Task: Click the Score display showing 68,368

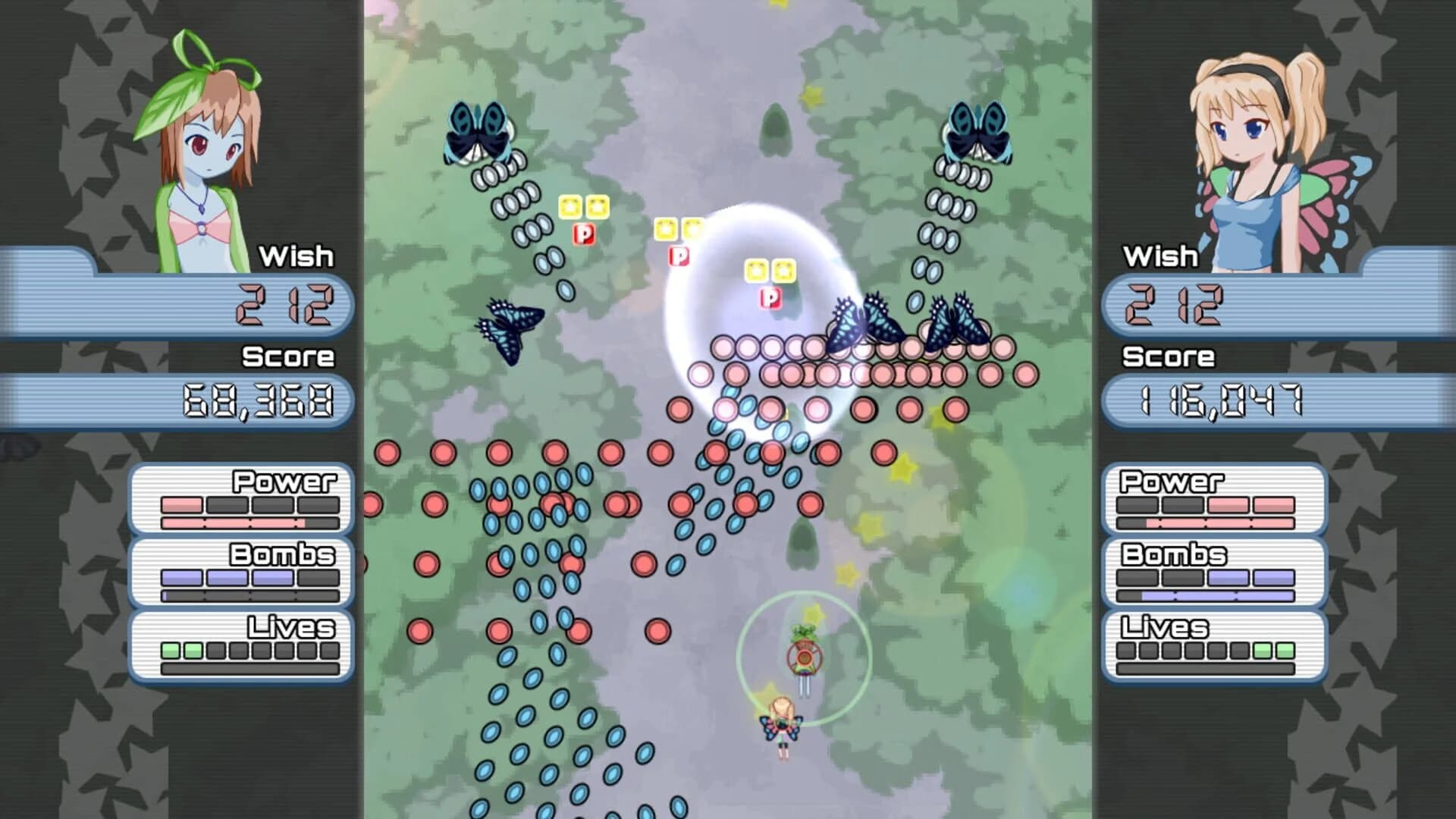Action: 258,402
